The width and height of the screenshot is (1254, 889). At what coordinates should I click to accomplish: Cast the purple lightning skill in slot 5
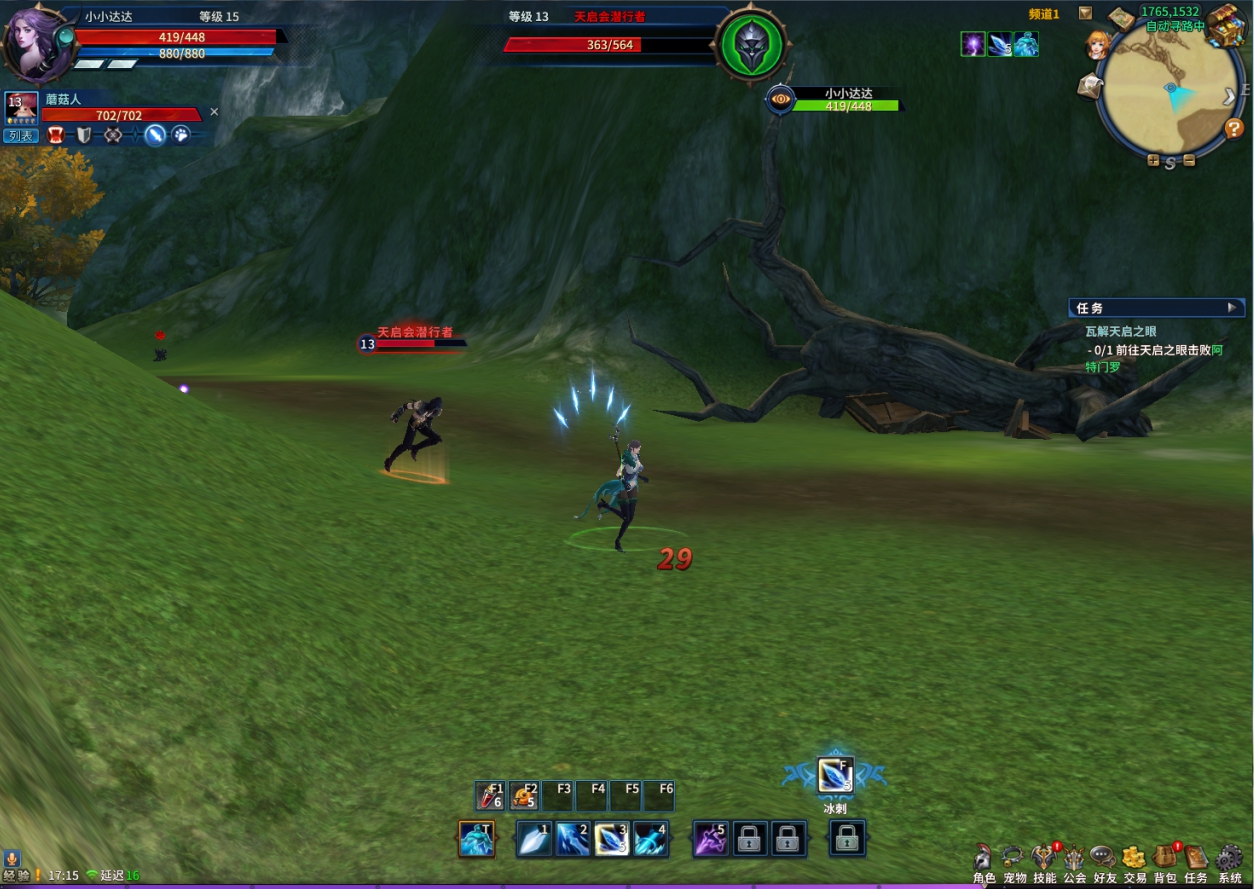(711, 839)
